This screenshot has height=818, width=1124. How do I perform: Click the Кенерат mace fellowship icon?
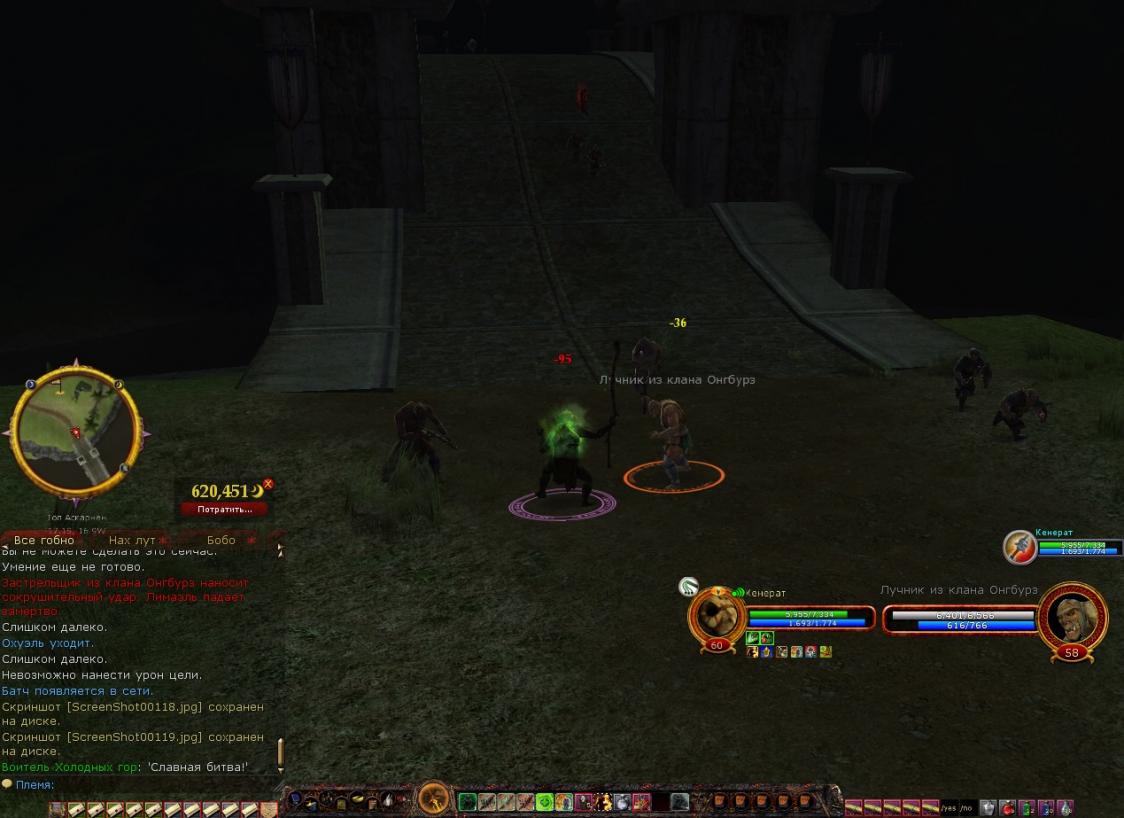click(x=1019, y=547)
